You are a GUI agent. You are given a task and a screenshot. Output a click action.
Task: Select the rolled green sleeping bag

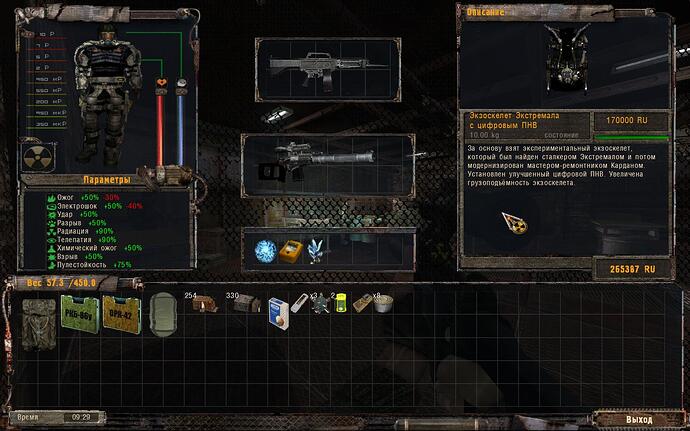[x=164, y=316]
